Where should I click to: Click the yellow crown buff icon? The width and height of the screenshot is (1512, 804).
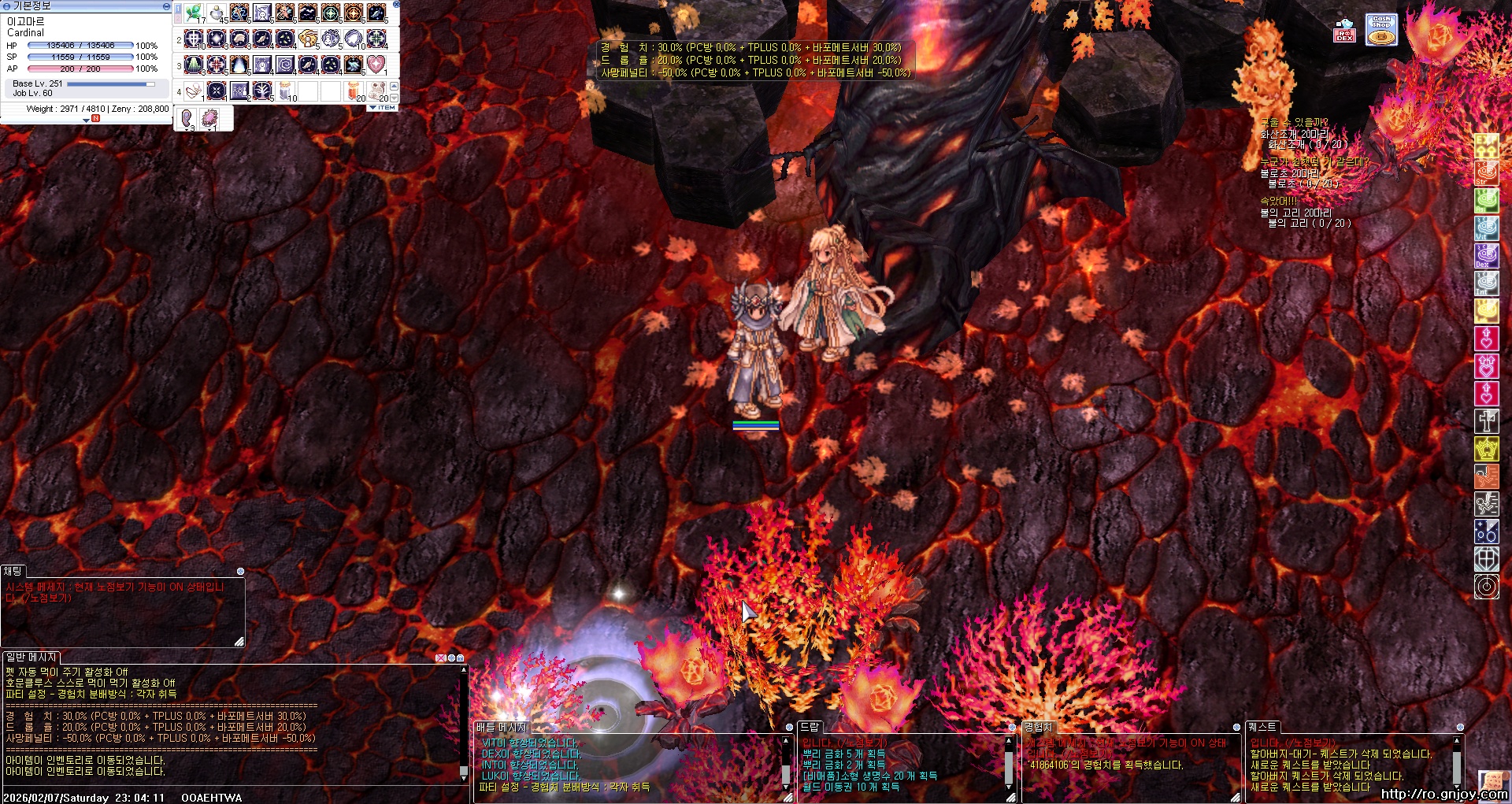click(1486, 449)
